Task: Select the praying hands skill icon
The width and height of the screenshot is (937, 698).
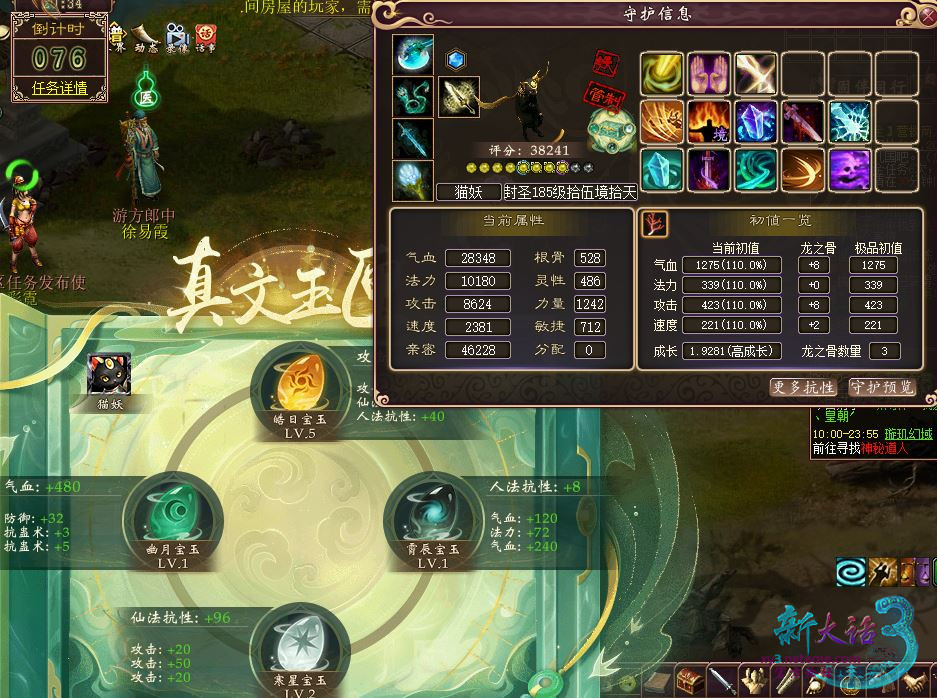Action: [708, 73]
